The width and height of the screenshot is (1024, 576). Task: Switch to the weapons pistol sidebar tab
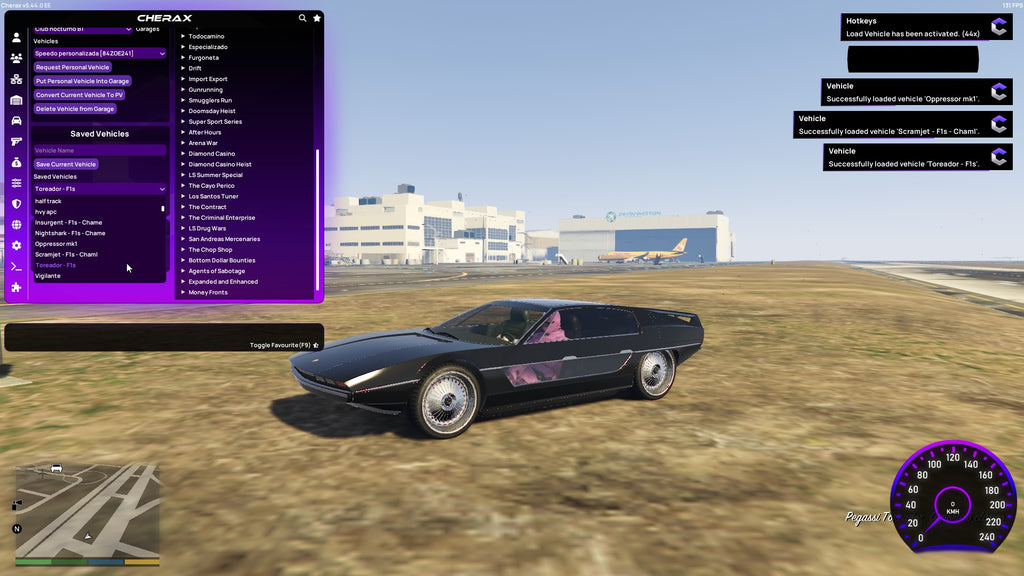tap(16, 141)
